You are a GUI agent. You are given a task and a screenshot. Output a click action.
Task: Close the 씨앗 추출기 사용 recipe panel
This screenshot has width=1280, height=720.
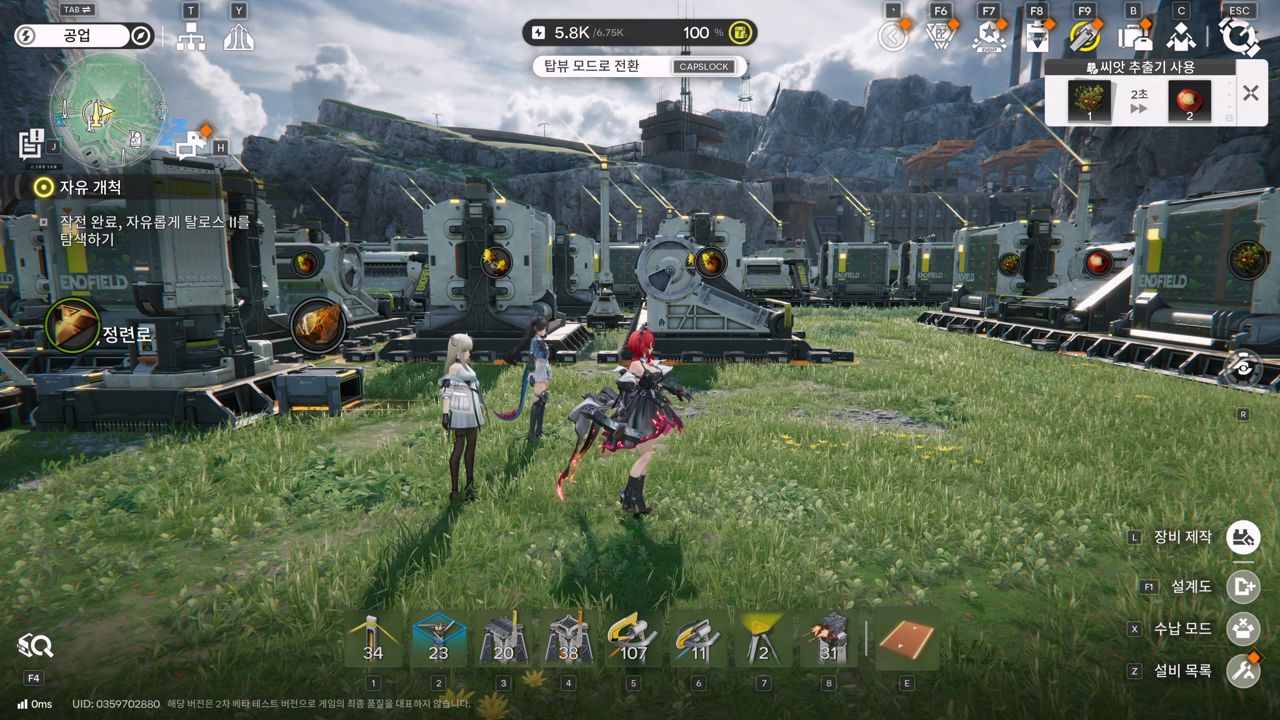pyautogui.click(x=1250, y=93)
